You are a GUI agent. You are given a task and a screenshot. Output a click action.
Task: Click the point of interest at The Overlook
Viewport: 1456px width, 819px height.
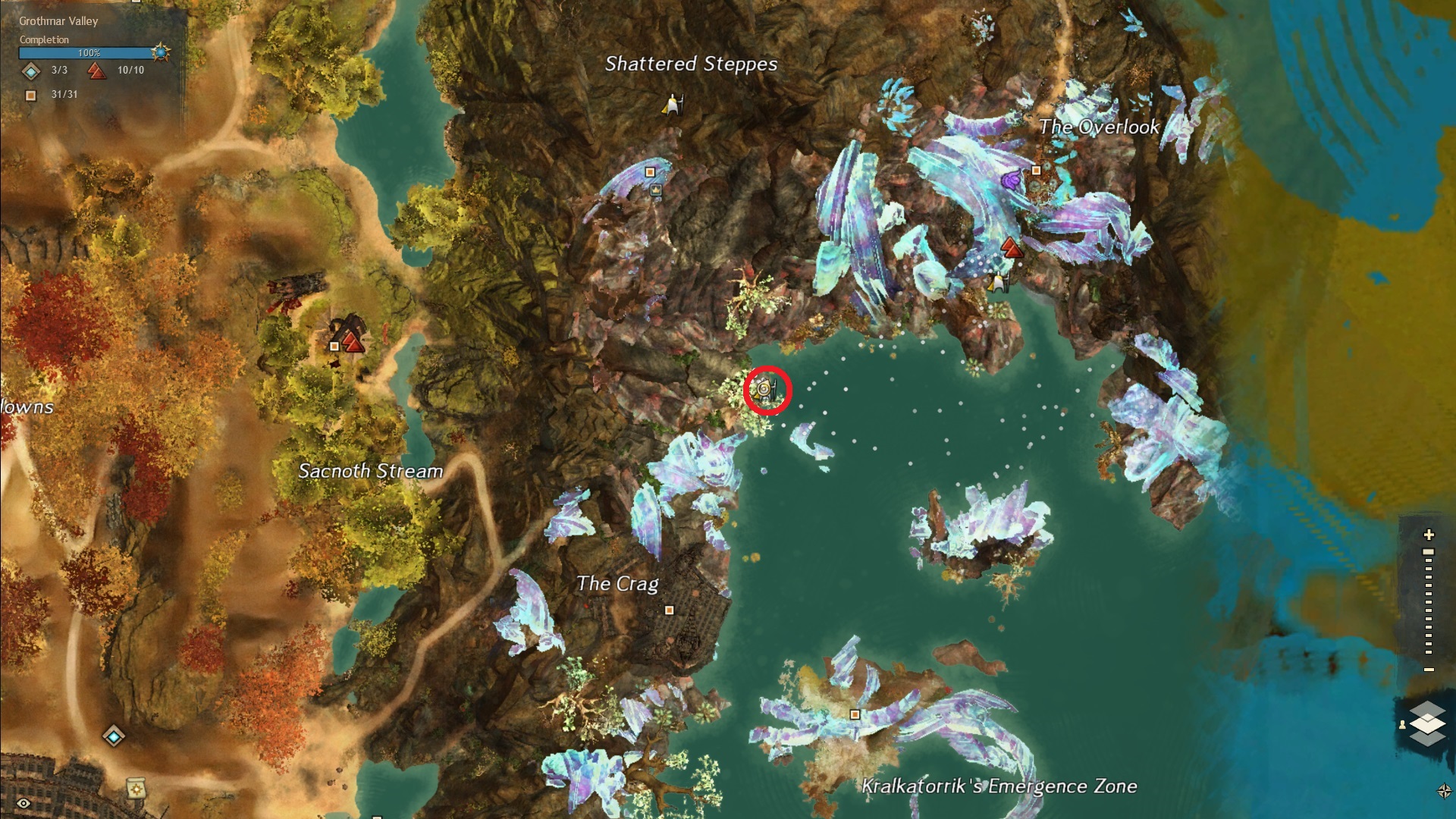click(x=1036, y=171)
